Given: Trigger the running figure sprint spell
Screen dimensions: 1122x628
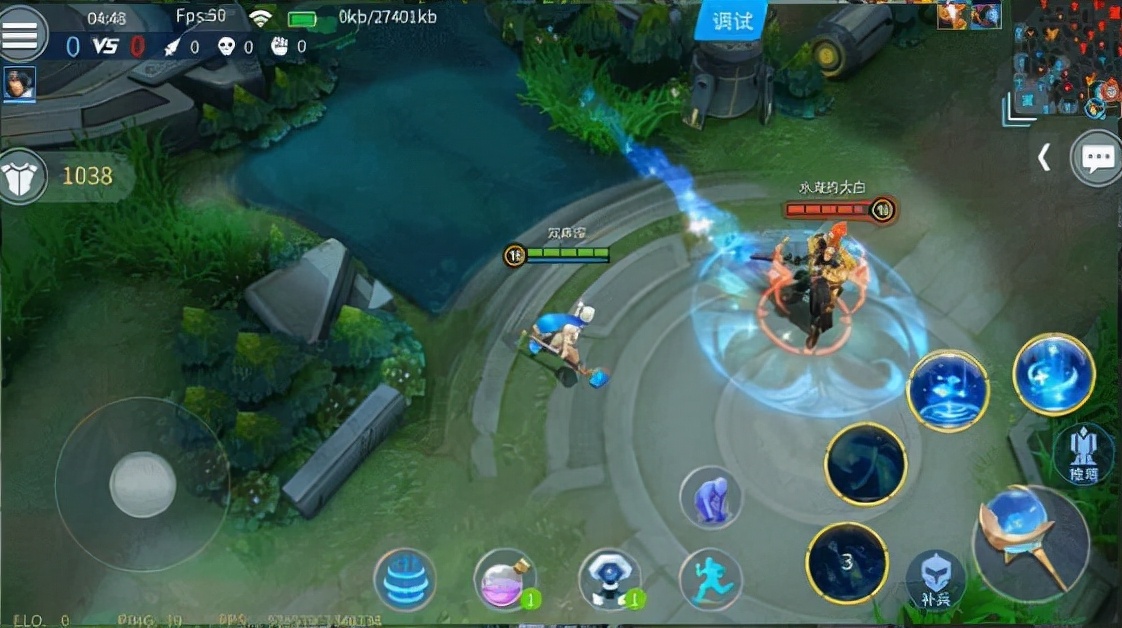Looking at the screenshot, I should [711, 579].
